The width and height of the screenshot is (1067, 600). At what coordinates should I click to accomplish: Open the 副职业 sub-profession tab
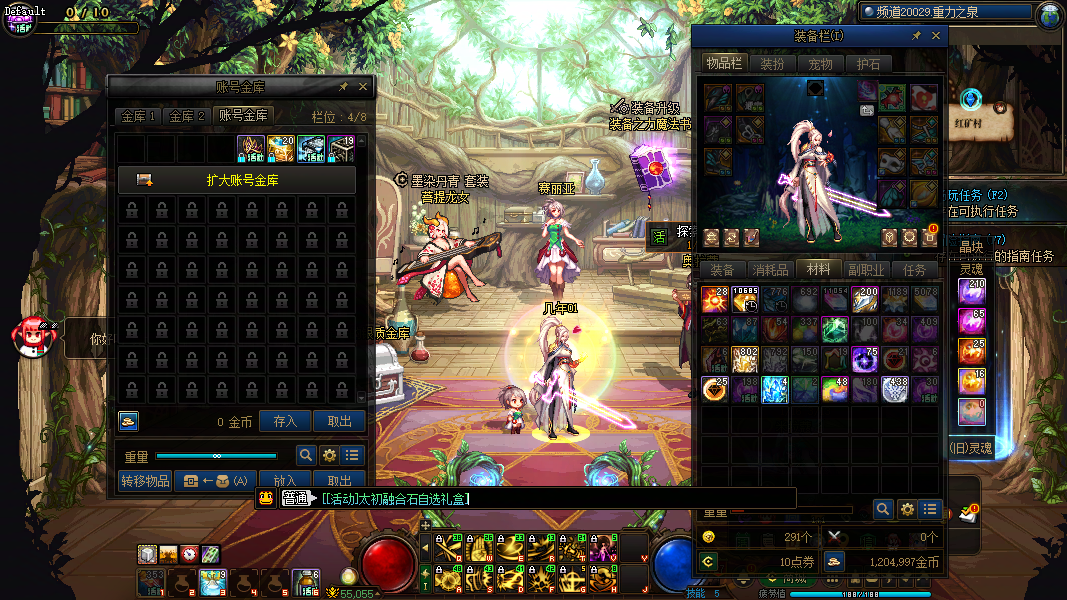tap(866, 269)
